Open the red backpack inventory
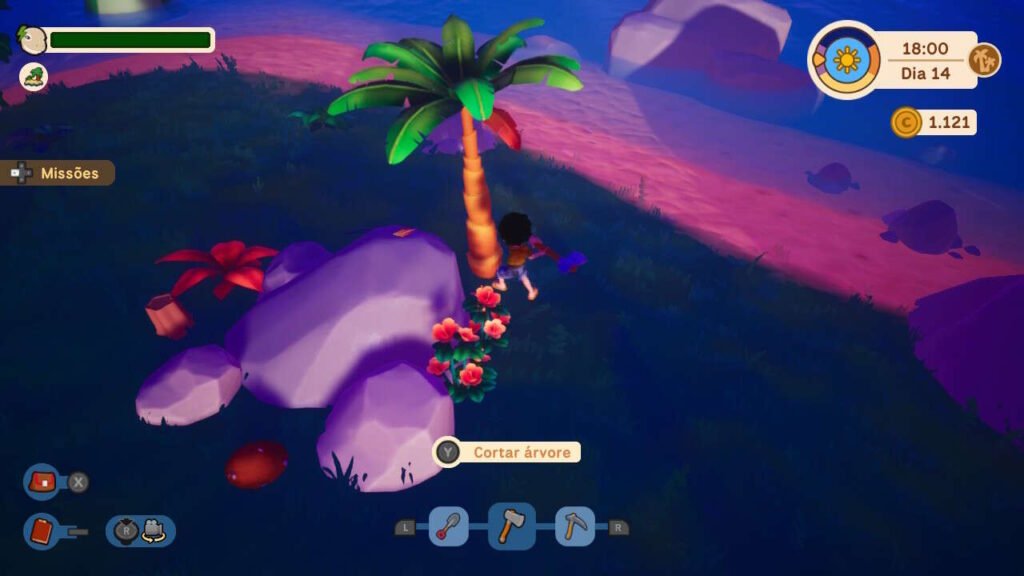1024x576 pixels. point(43,482)
